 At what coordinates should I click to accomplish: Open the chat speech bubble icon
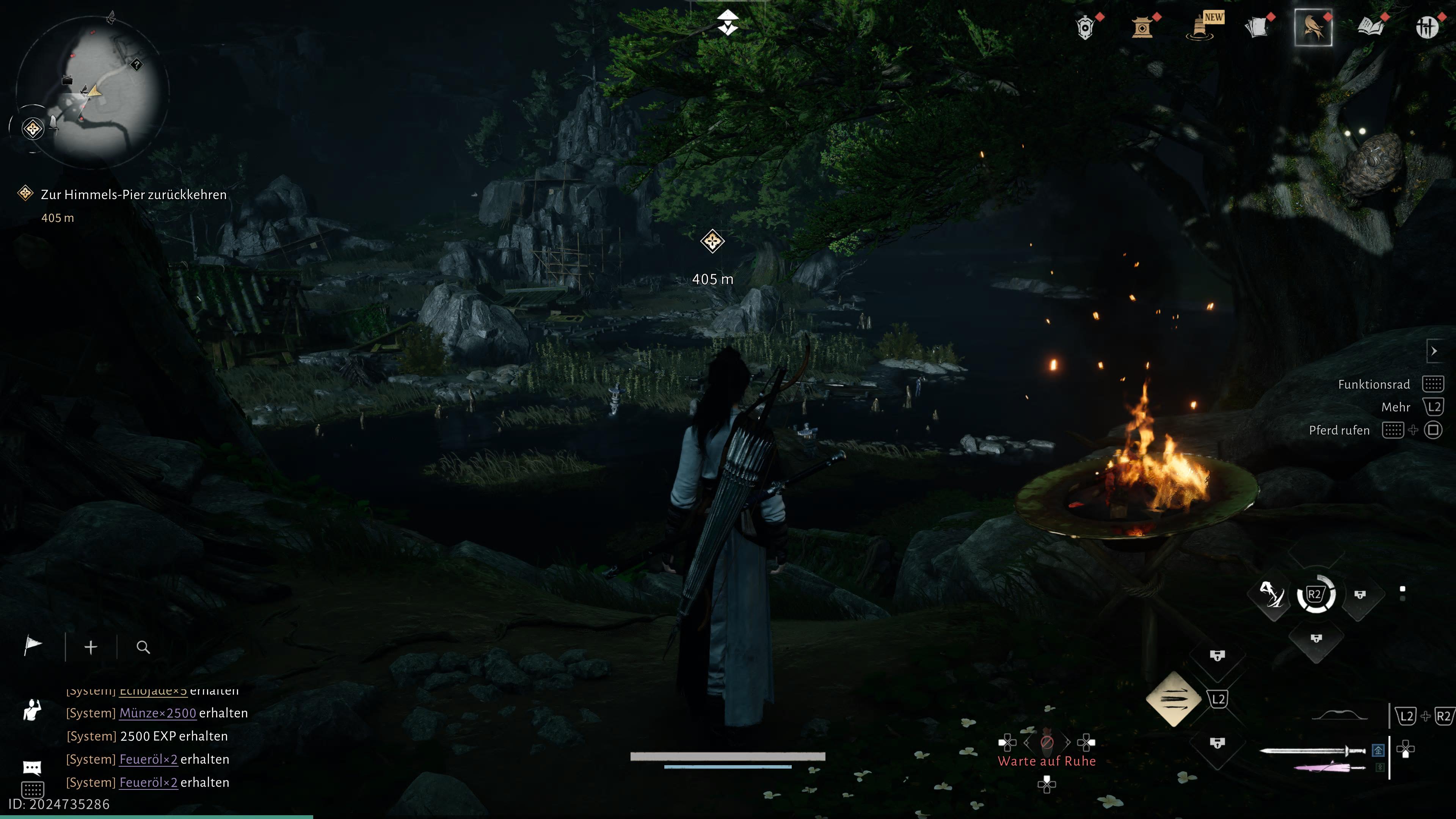(x=32, y=767)
